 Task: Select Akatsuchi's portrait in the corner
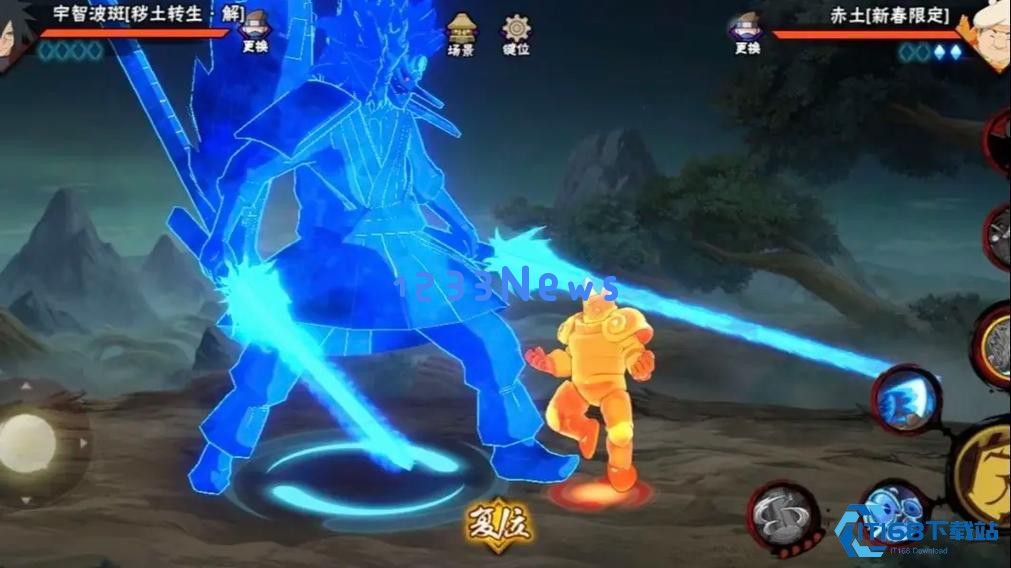click(990, 35)
